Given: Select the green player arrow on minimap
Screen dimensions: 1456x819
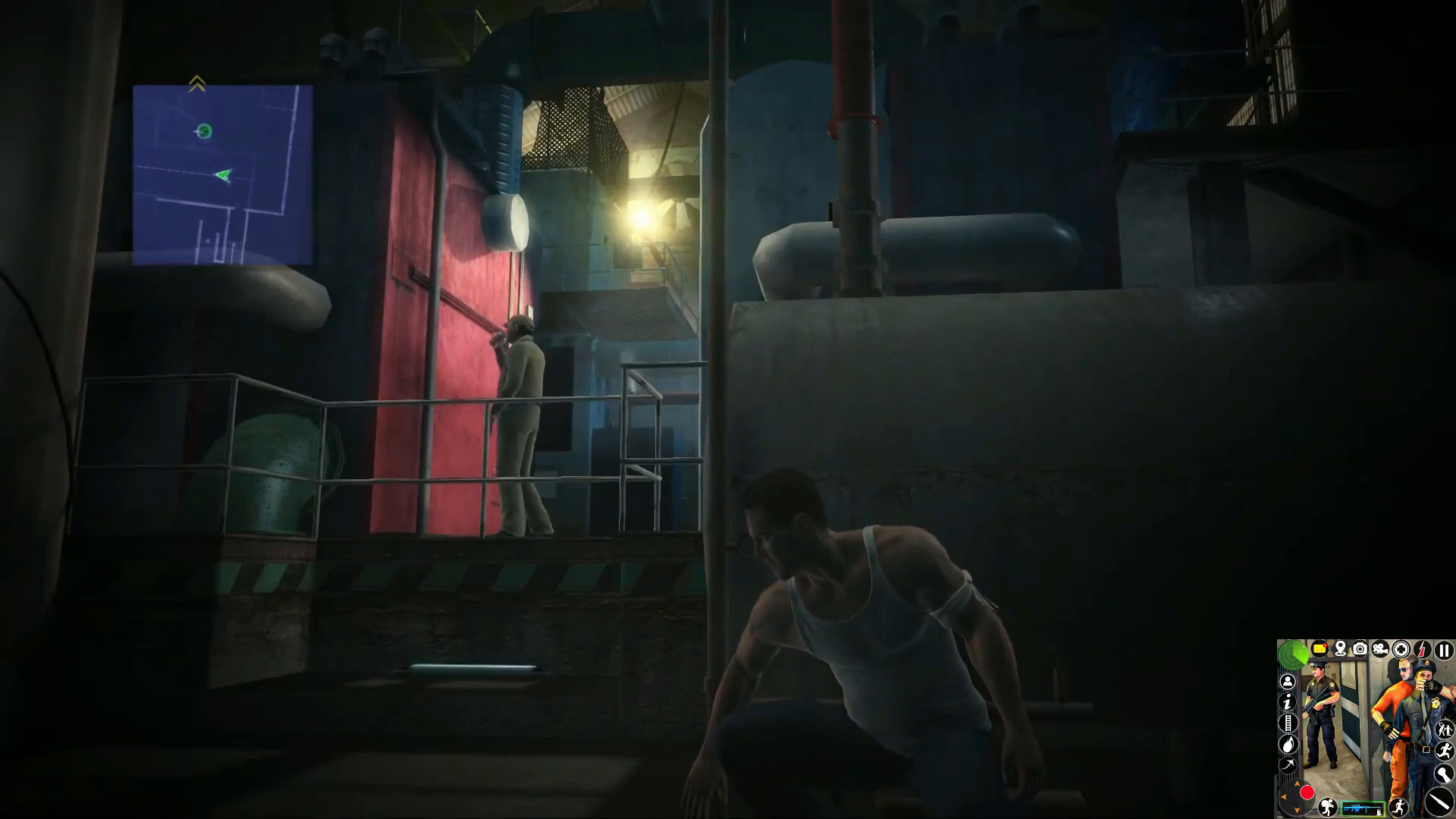Looking at the screenshot, I should tap(222, 175).
